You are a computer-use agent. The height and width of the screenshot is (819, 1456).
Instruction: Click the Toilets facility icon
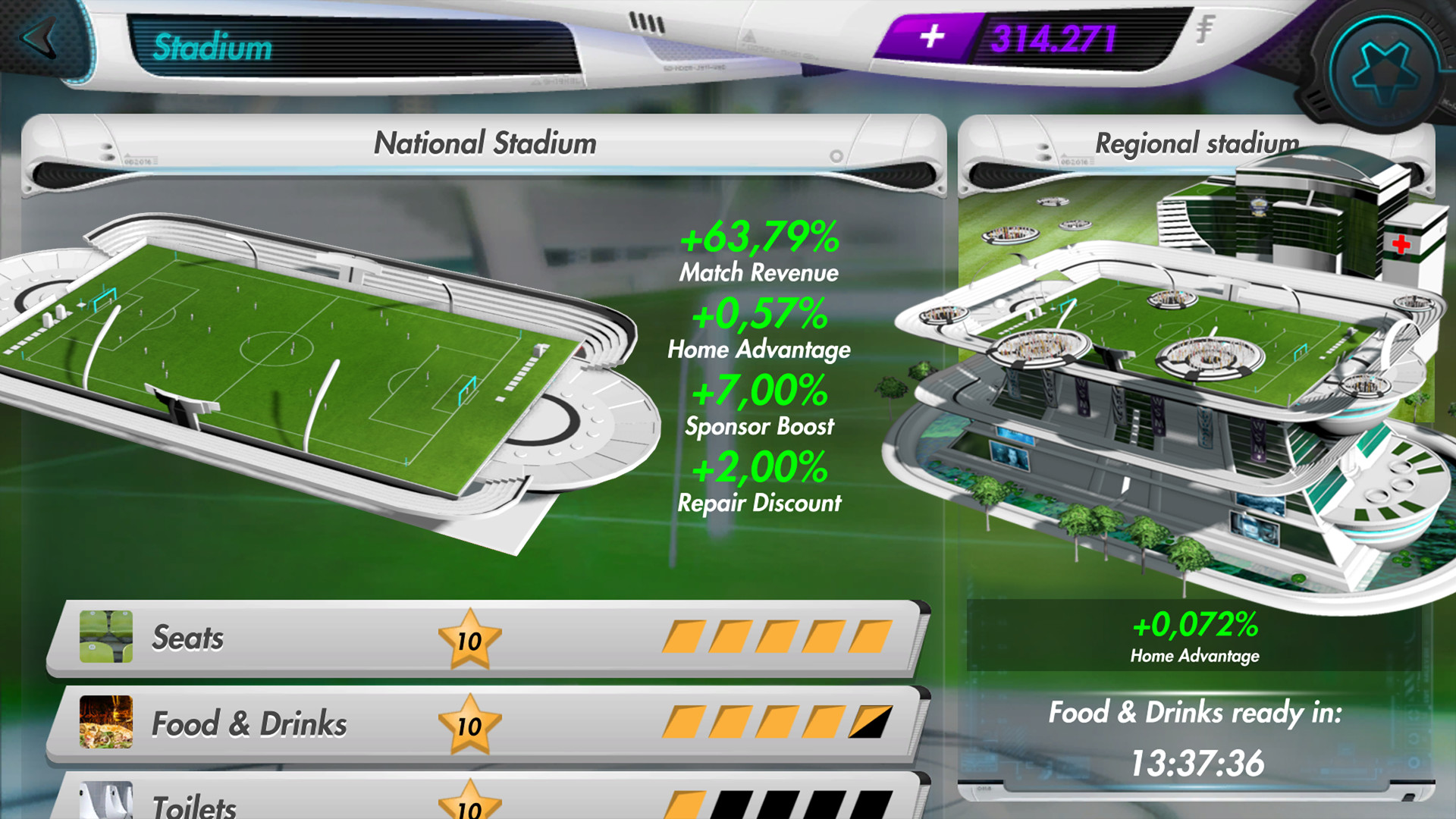[x=106, y=805]
